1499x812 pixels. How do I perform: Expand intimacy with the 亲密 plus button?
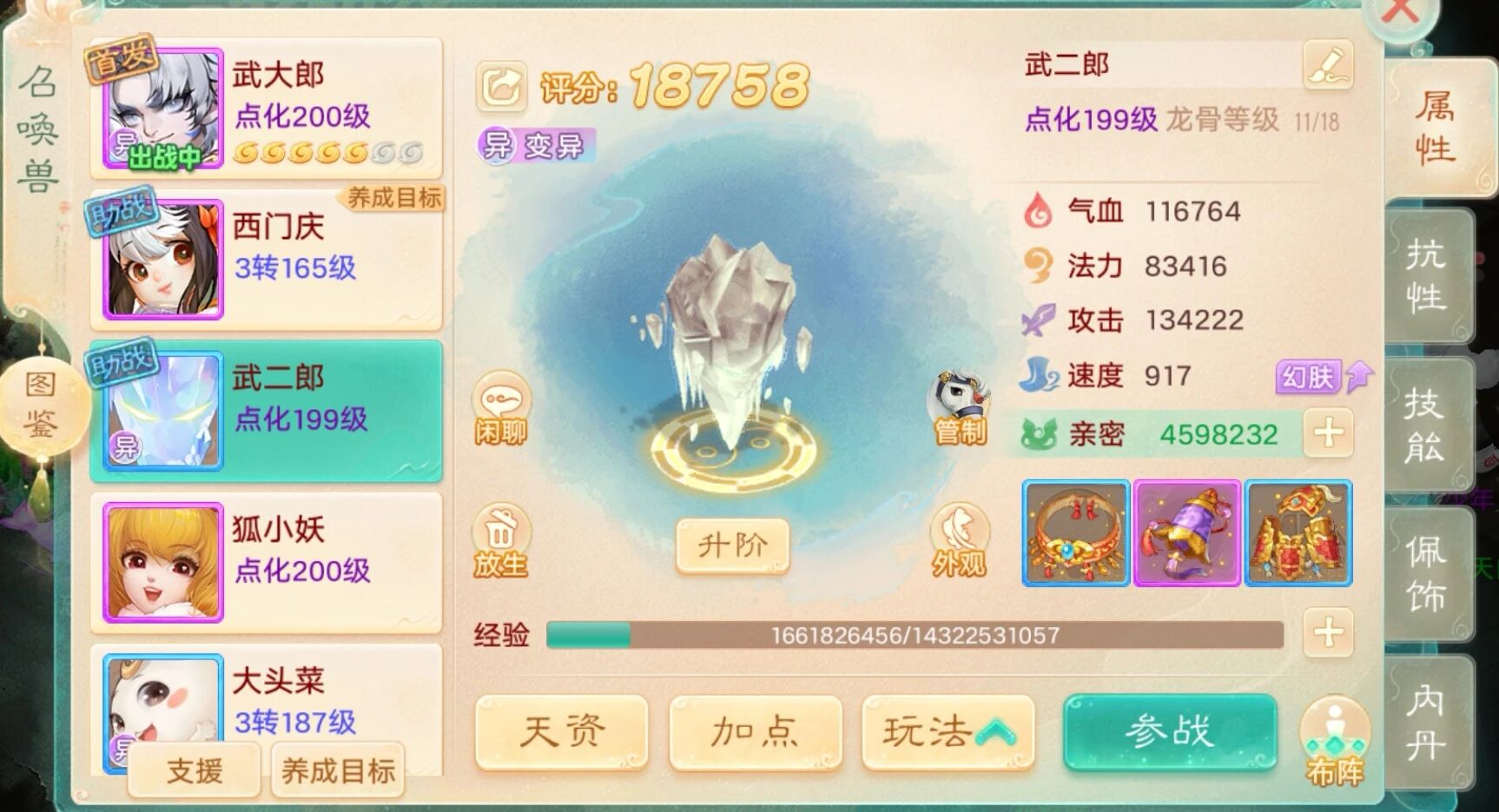click(x=1327, y=432)
